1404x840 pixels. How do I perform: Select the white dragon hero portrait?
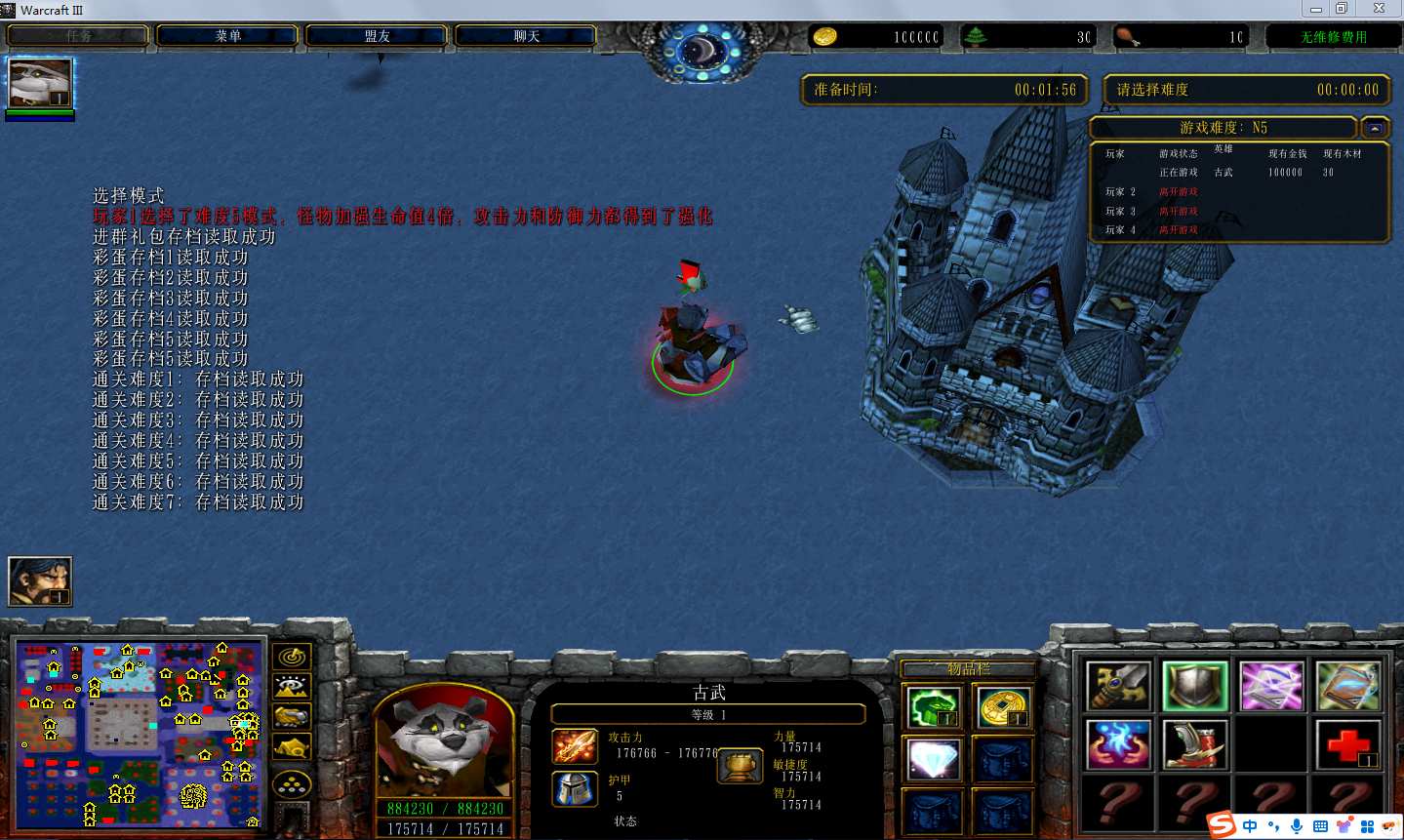(x=40, y=83)
